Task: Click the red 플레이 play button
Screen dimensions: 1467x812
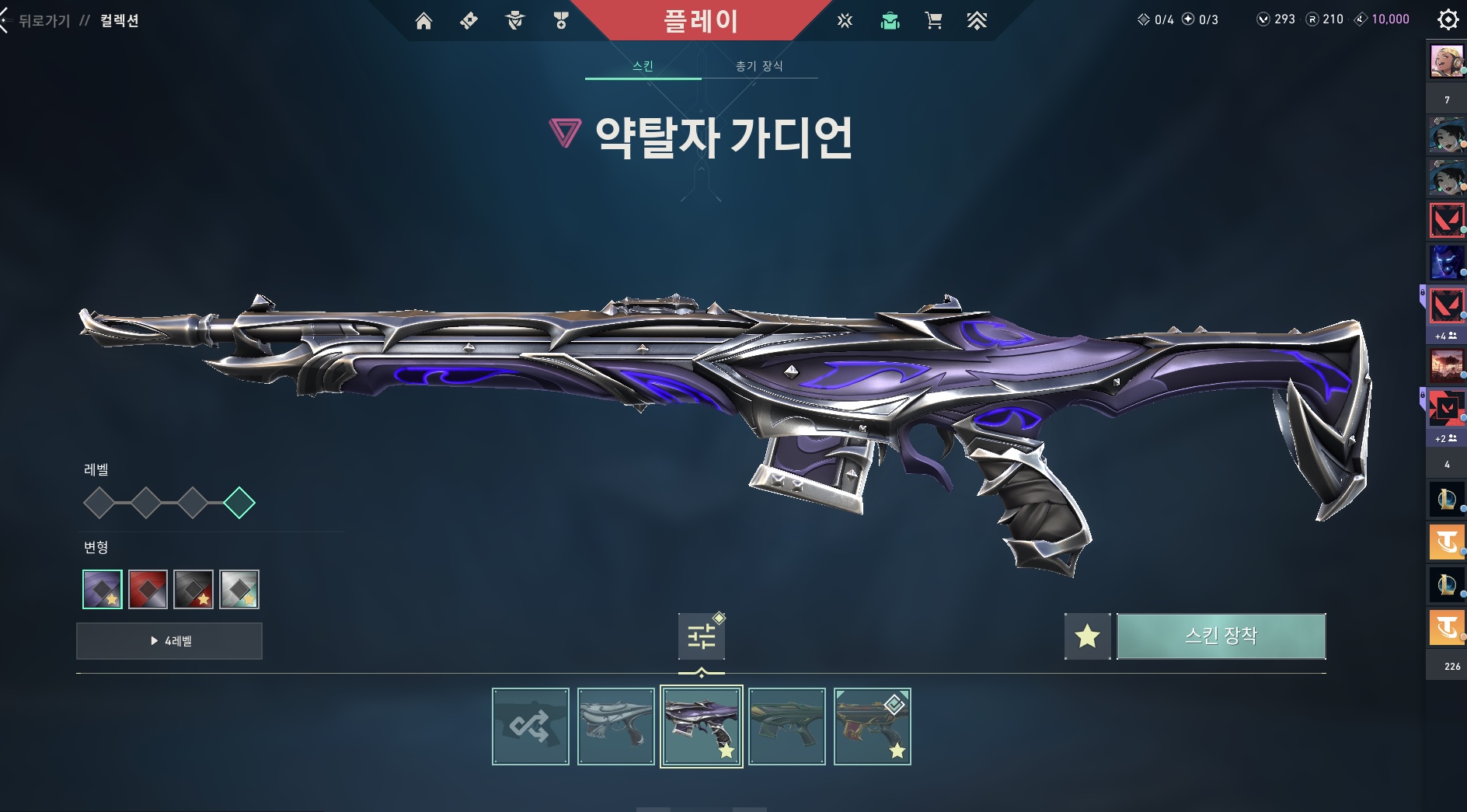Action: (701, 21)
